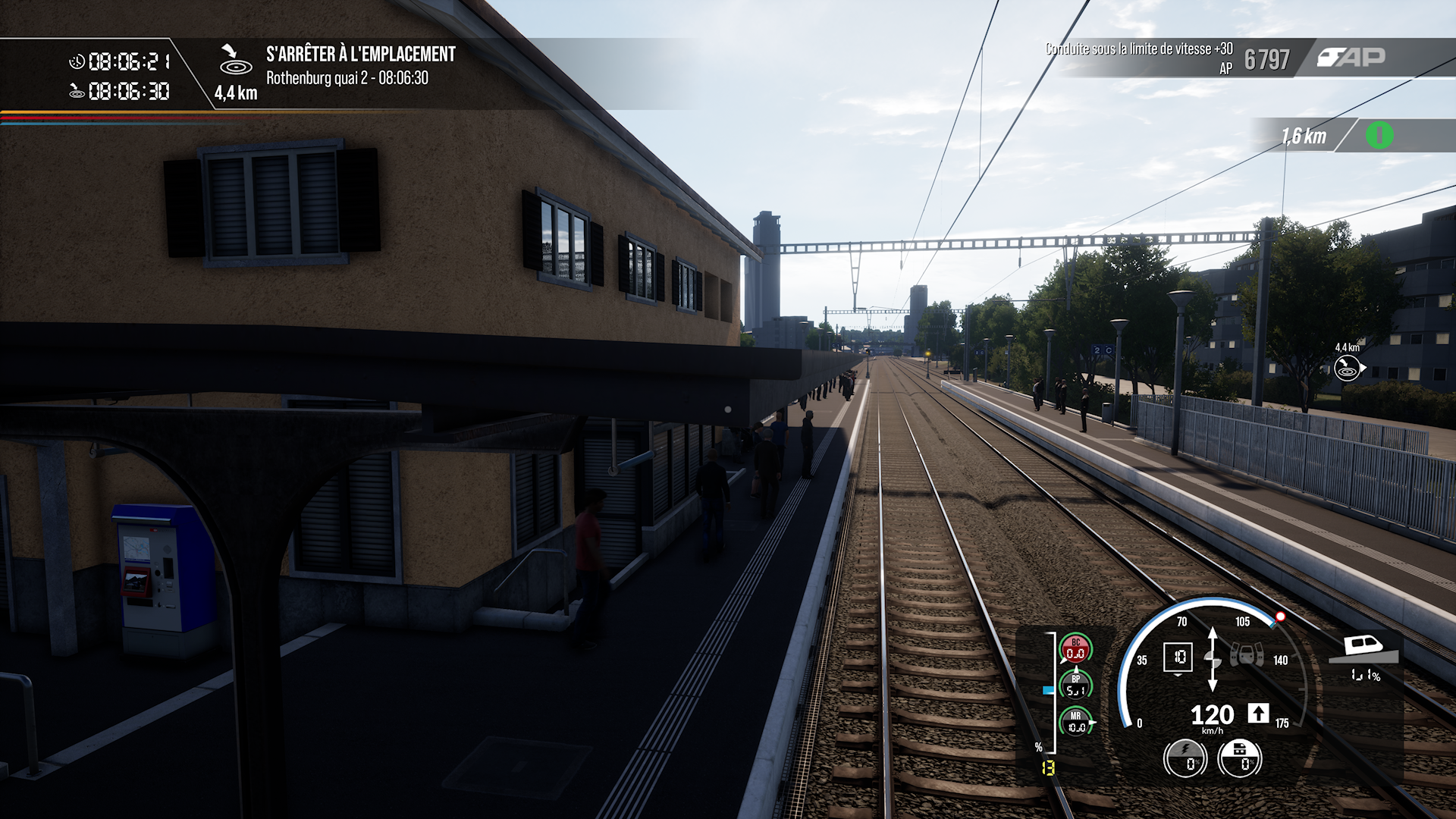
Task: Click the train doors status icon
Action: 1246,654
